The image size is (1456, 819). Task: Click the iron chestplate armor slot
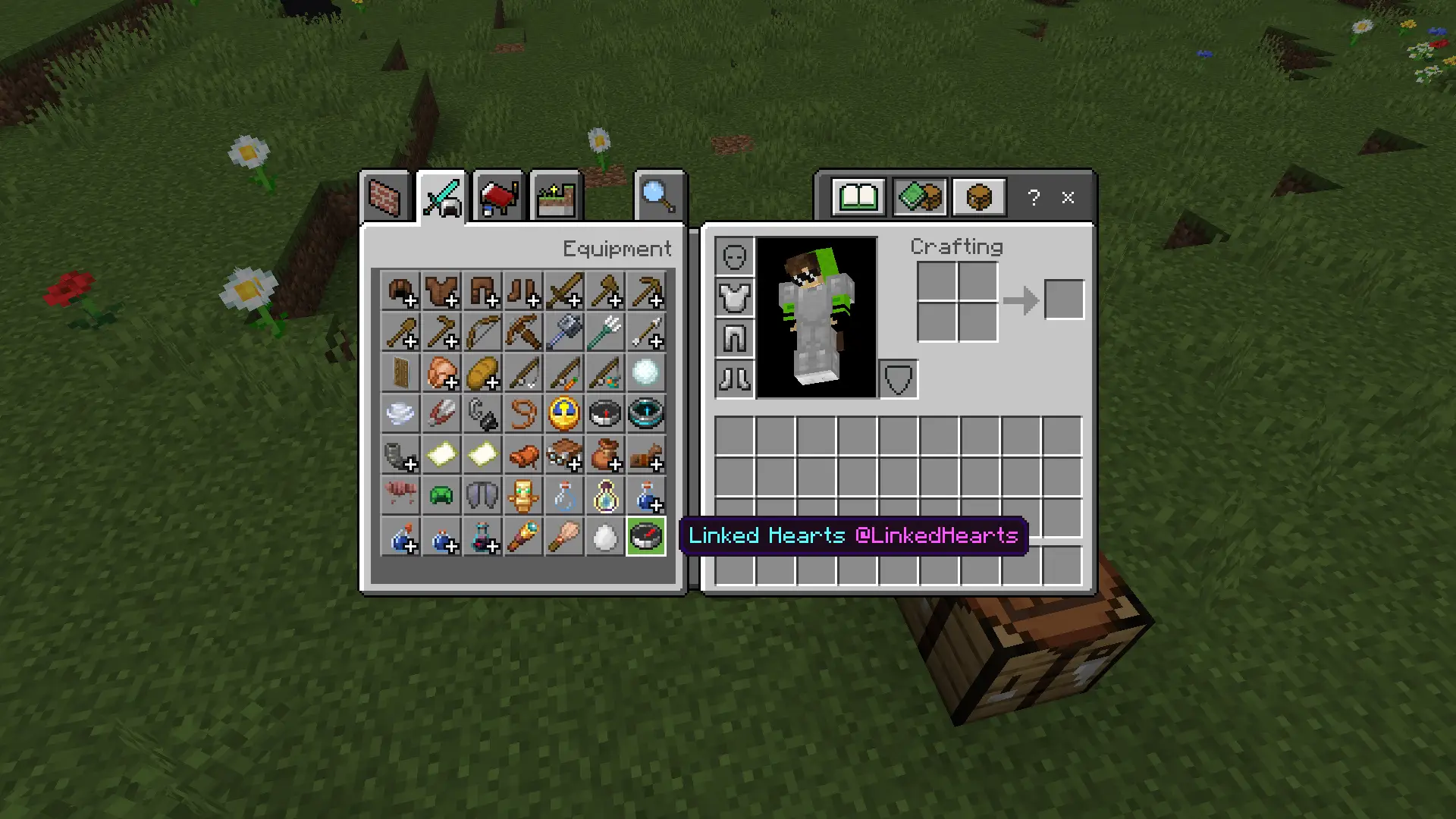734,297
